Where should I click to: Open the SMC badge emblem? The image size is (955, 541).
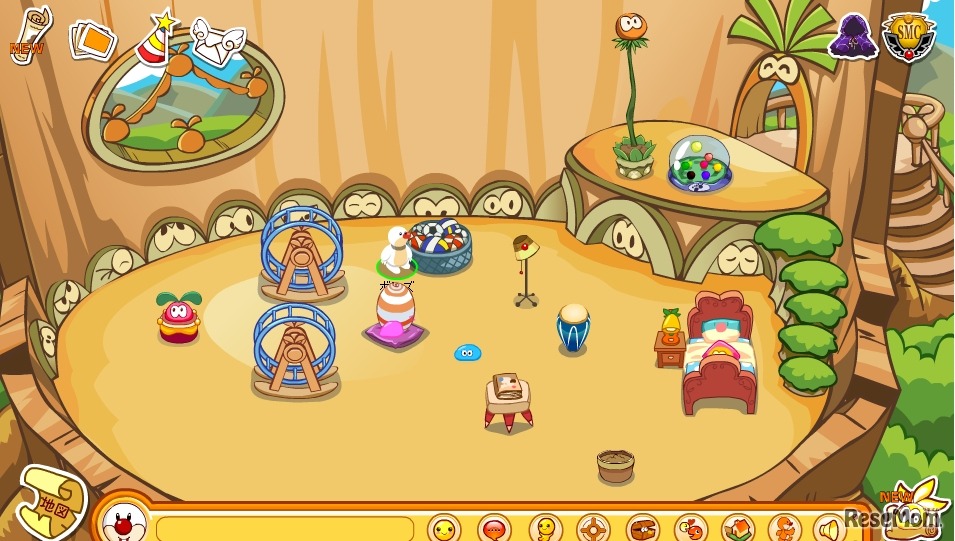(909, 37)
